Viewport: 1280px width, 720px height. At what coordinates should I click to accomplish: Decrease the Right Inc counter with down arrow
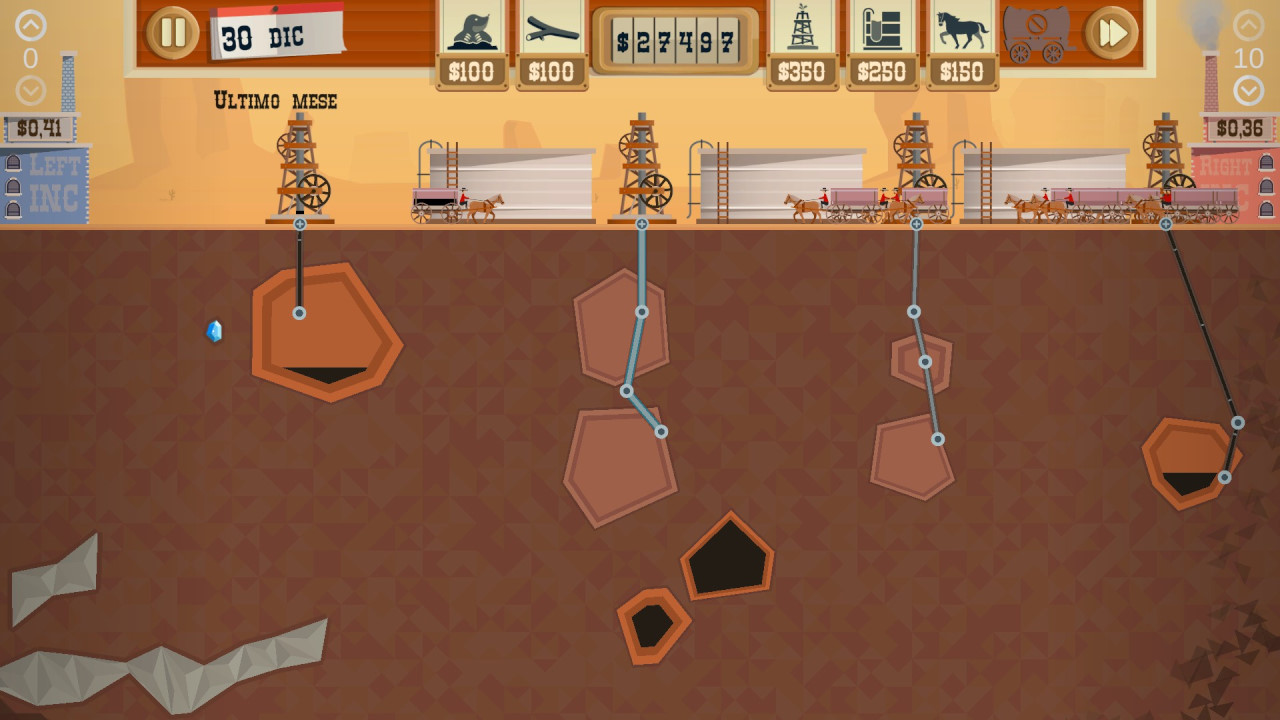[1249, 91]
